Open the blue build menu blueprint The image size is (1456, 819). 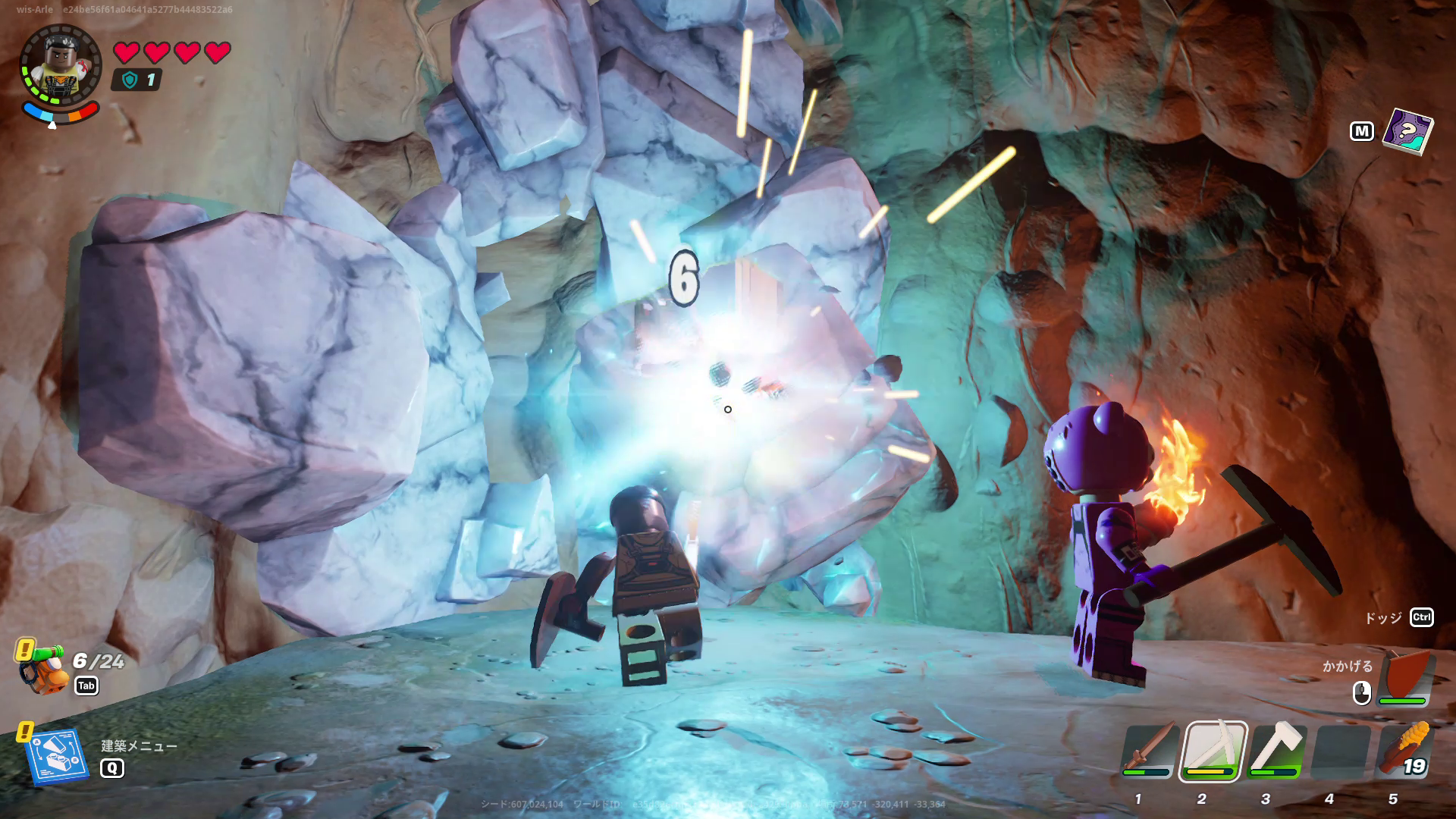click(56, 756)
